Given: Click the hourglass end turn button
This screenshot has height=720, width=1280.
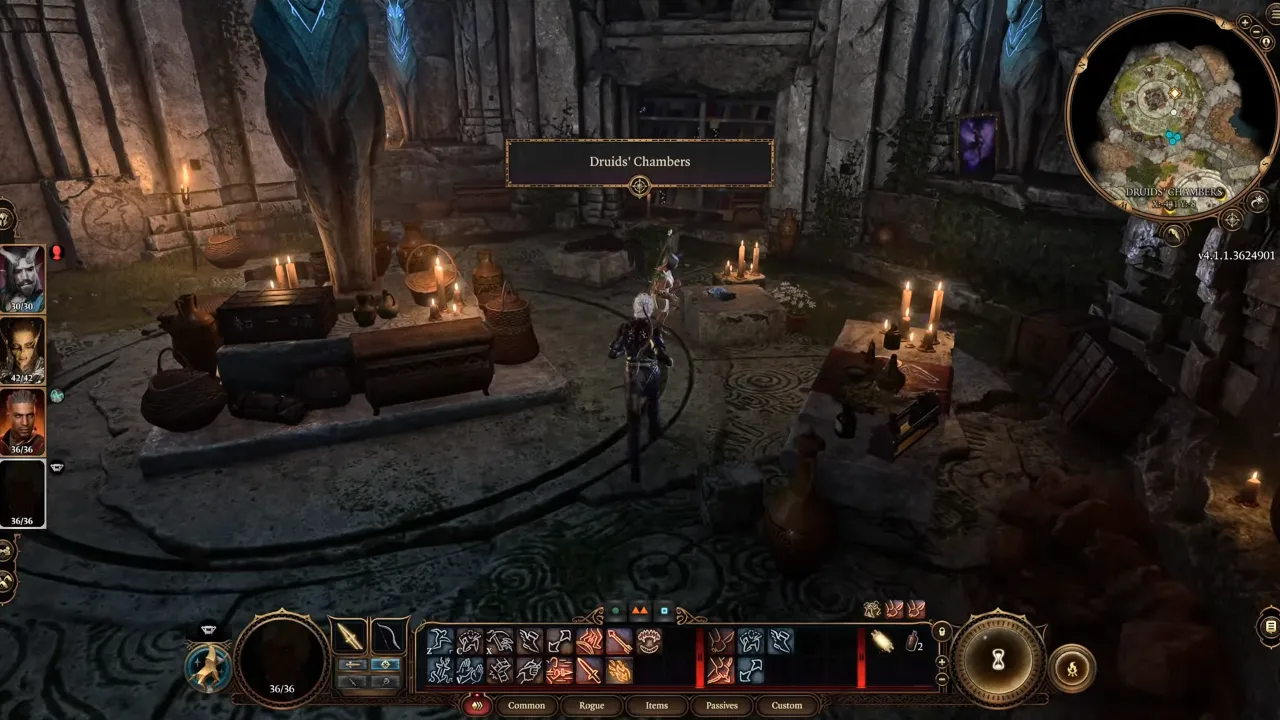Looking at the screenshot, I should pos(997,661).
